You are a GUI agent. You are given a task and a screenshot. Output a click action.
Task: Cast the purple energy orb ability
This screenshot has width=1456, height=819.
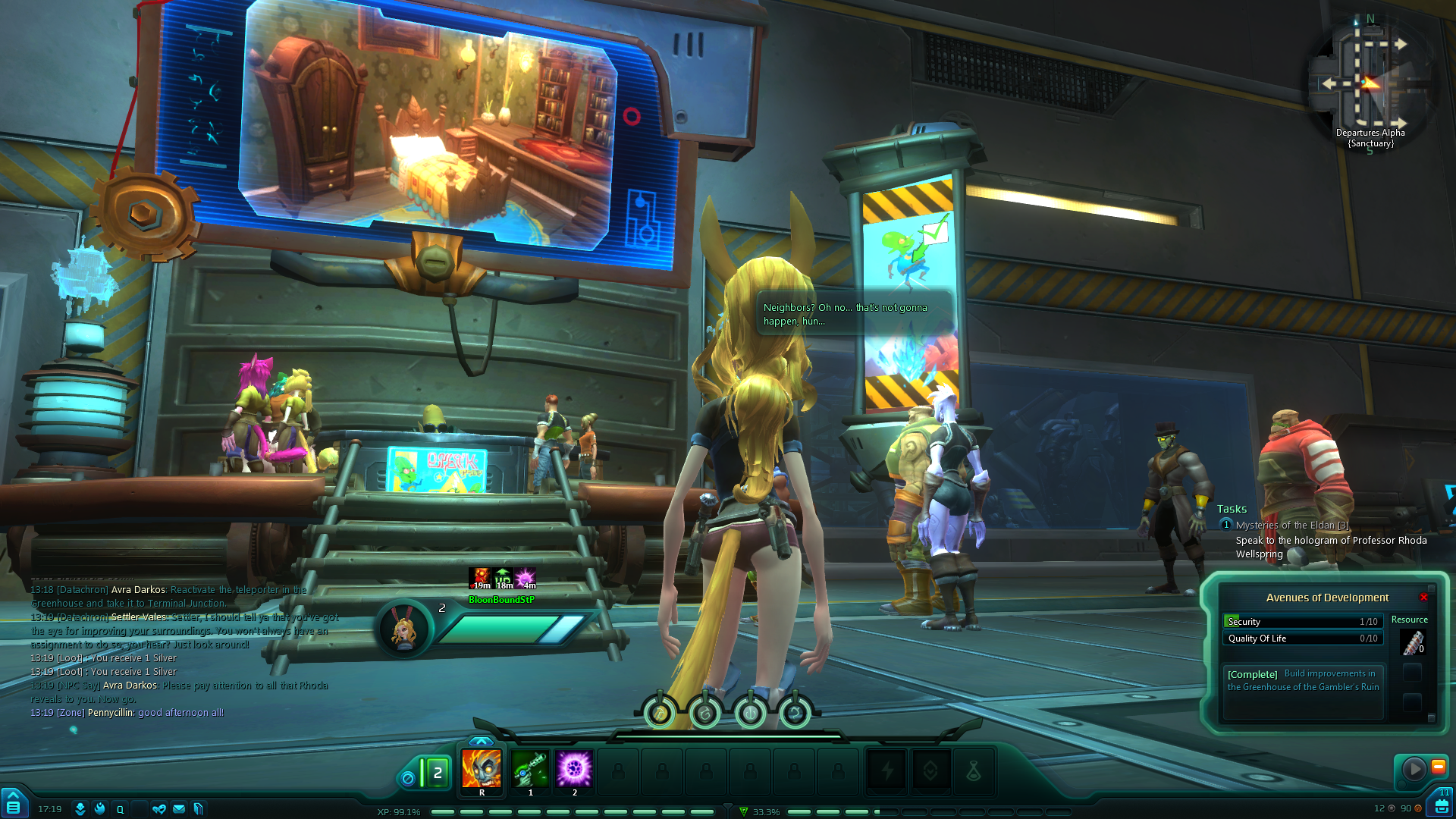[574, 769]
